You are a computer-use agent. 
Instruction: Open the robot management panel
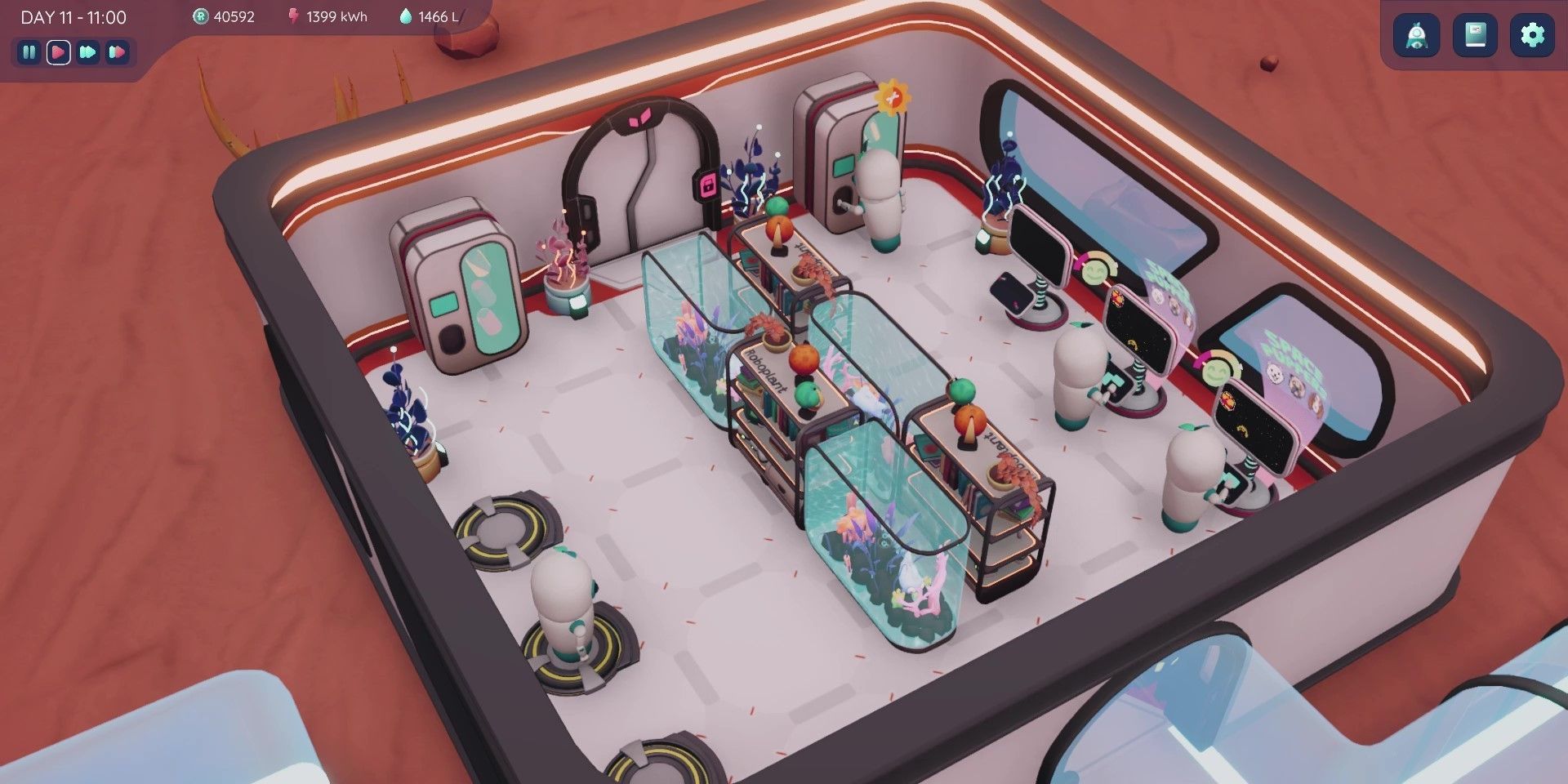[1416, 35]
